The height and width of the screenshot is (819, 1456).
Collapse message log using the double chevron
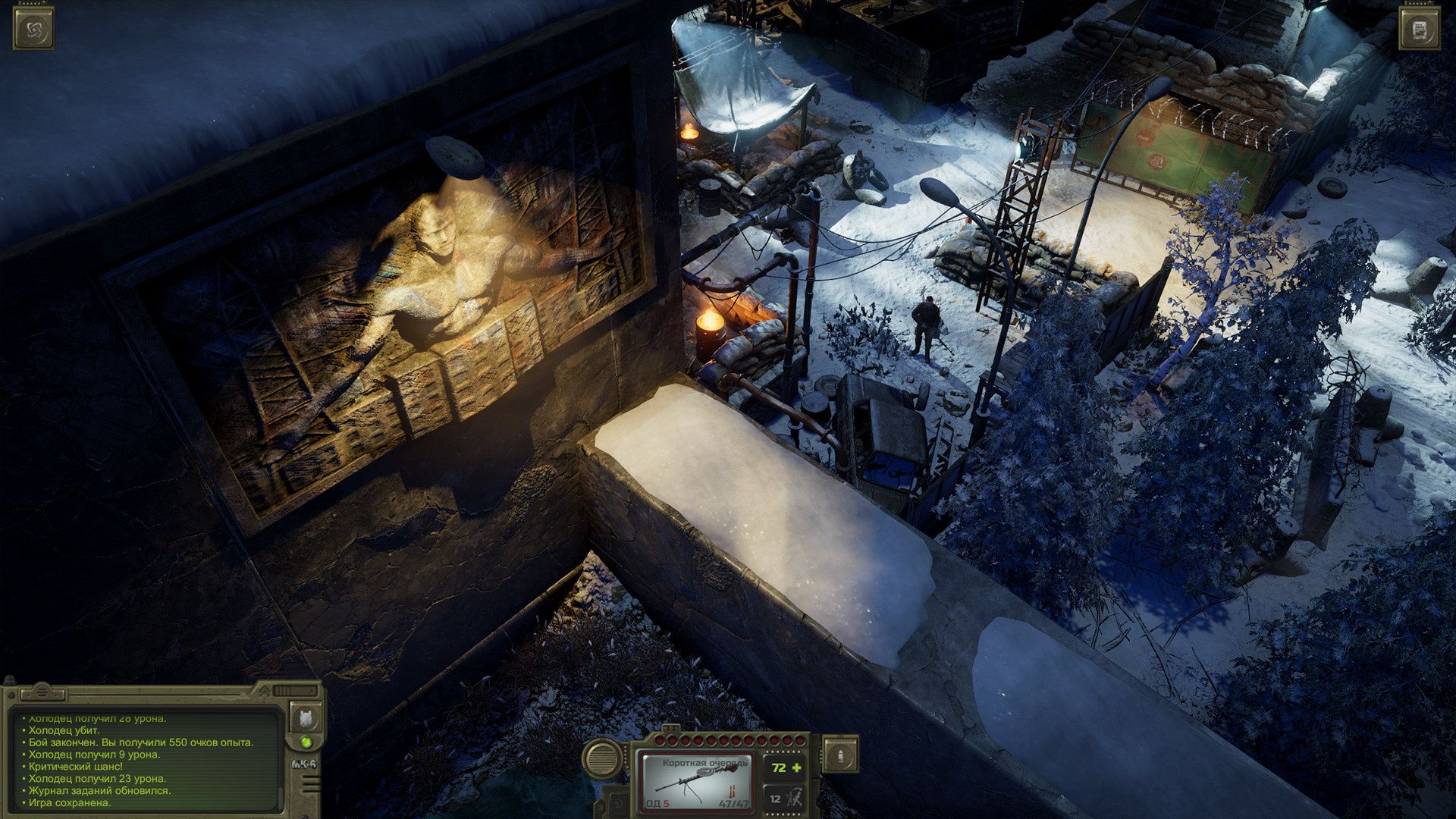coord(265,692)
